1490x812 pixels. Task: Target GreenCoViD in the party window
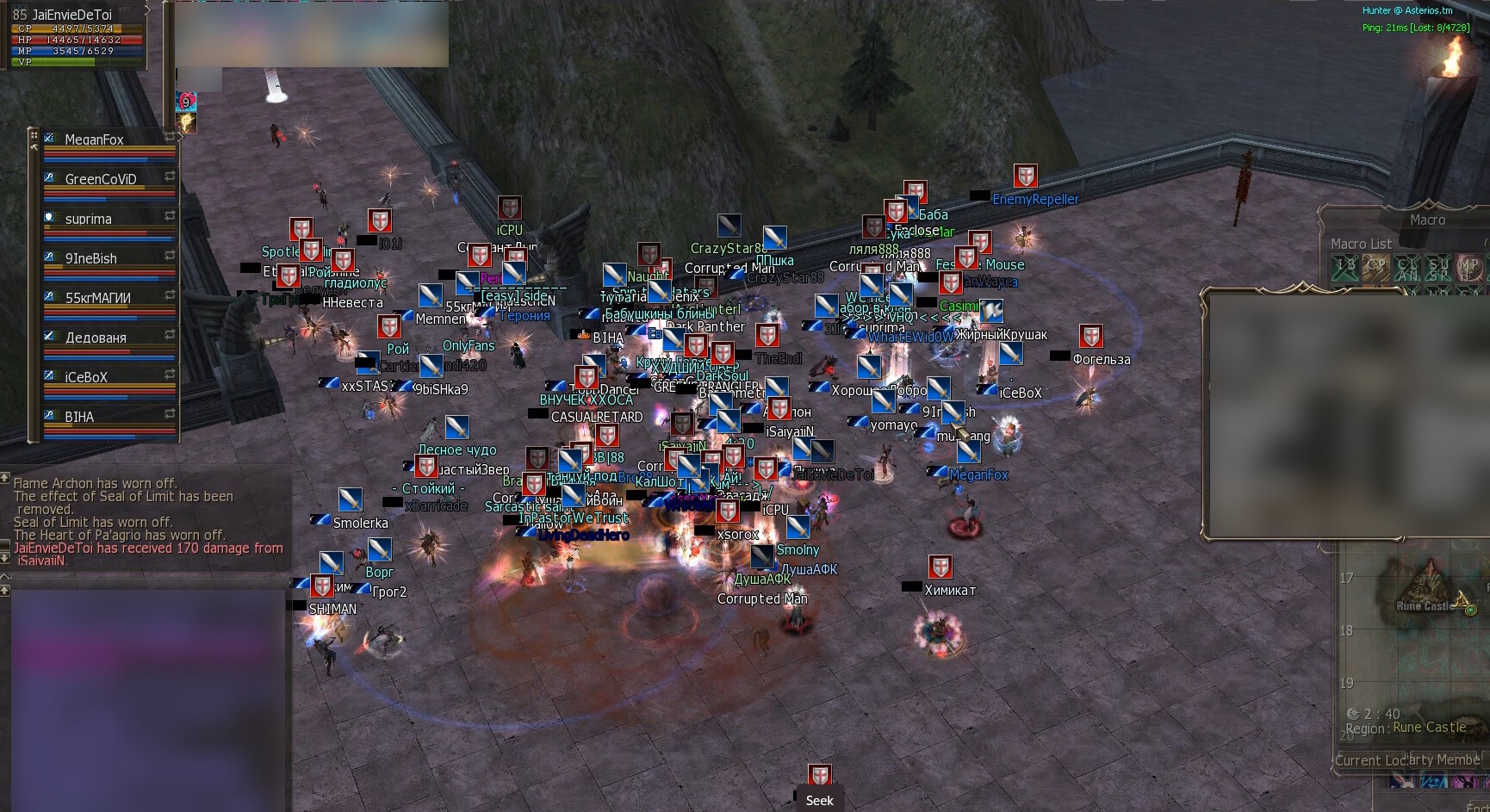(x=100, y=179)
